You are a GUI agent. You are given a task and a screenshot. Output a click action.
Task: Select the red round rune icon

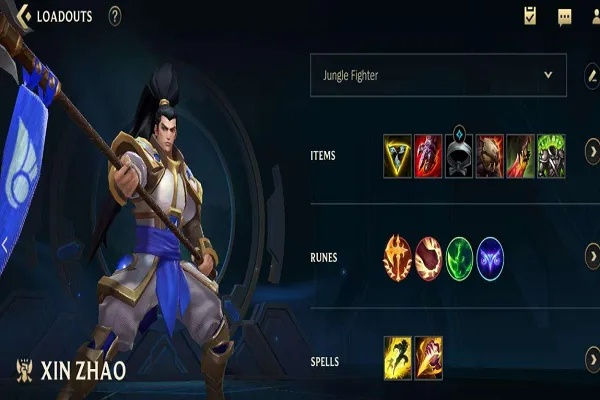coord(429,256)
